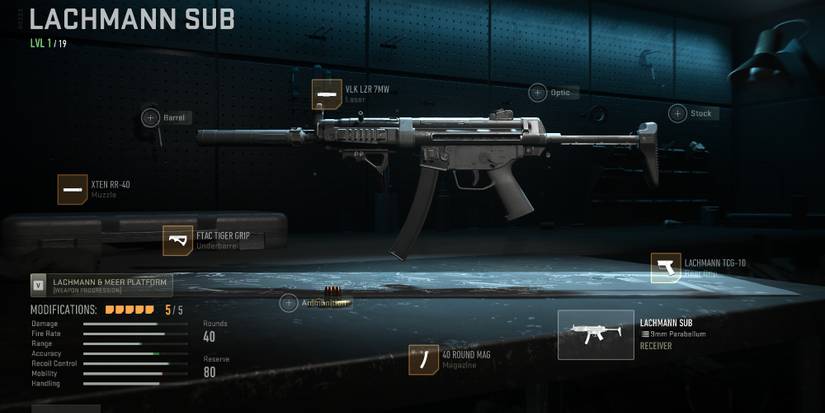
Task: Select the FTAC Tiger Grip underbarrel
Action: tap(178, 240)
